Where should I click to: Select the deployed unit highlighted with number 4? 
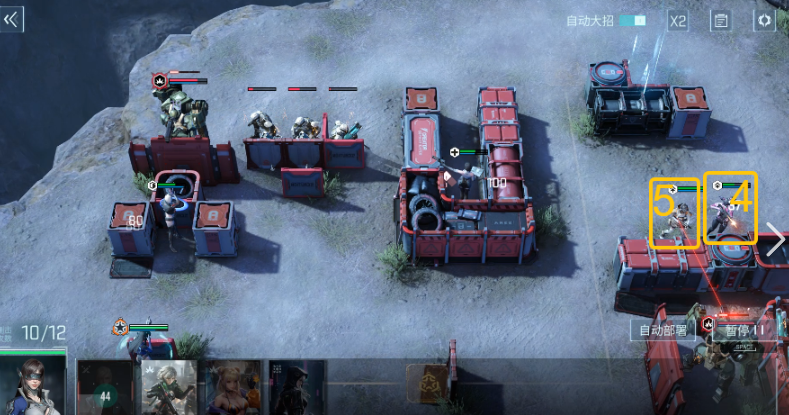point(730,208)
